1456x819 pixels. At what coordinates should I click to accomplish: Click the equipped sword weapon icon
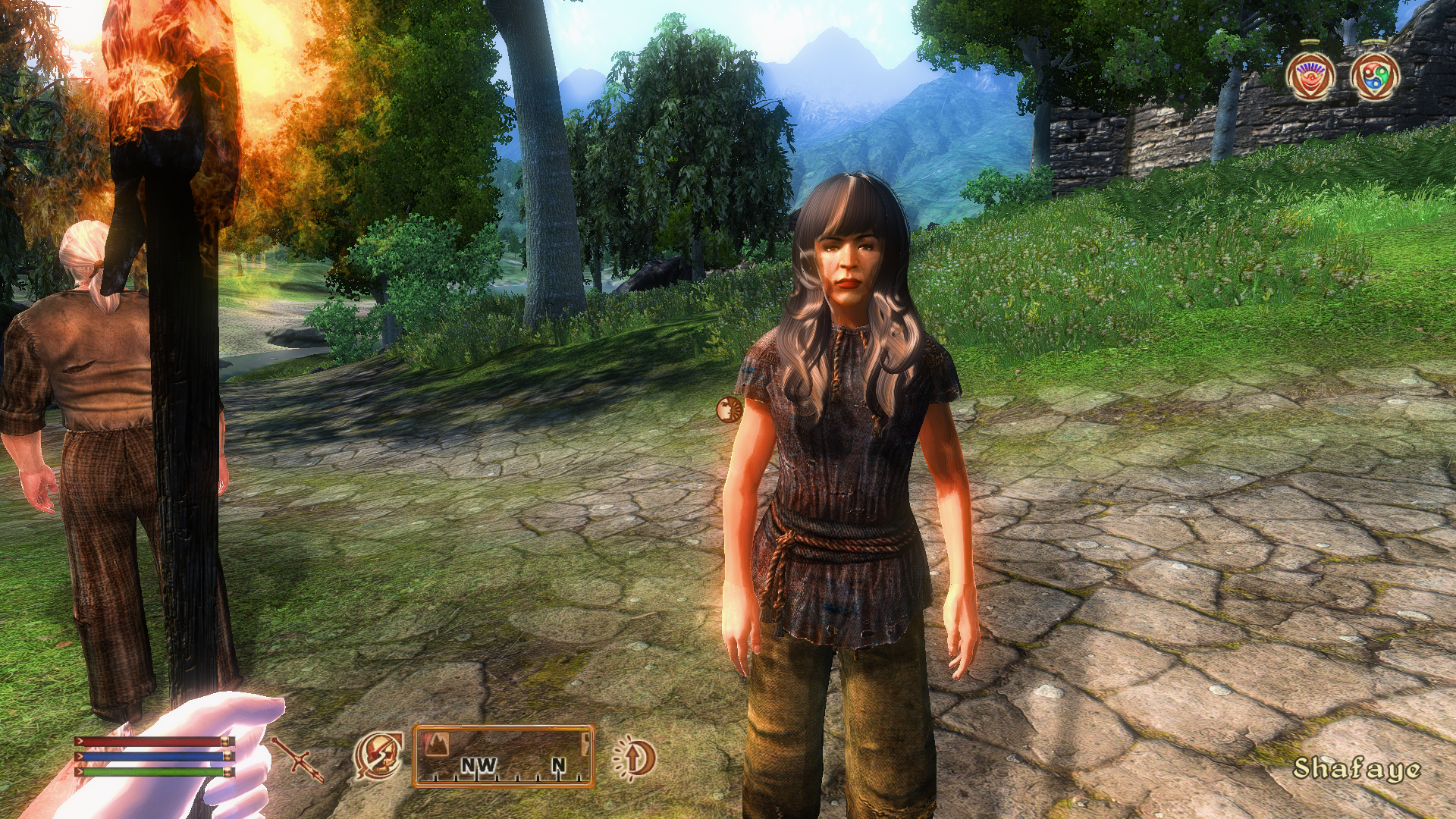pos(298,759)
